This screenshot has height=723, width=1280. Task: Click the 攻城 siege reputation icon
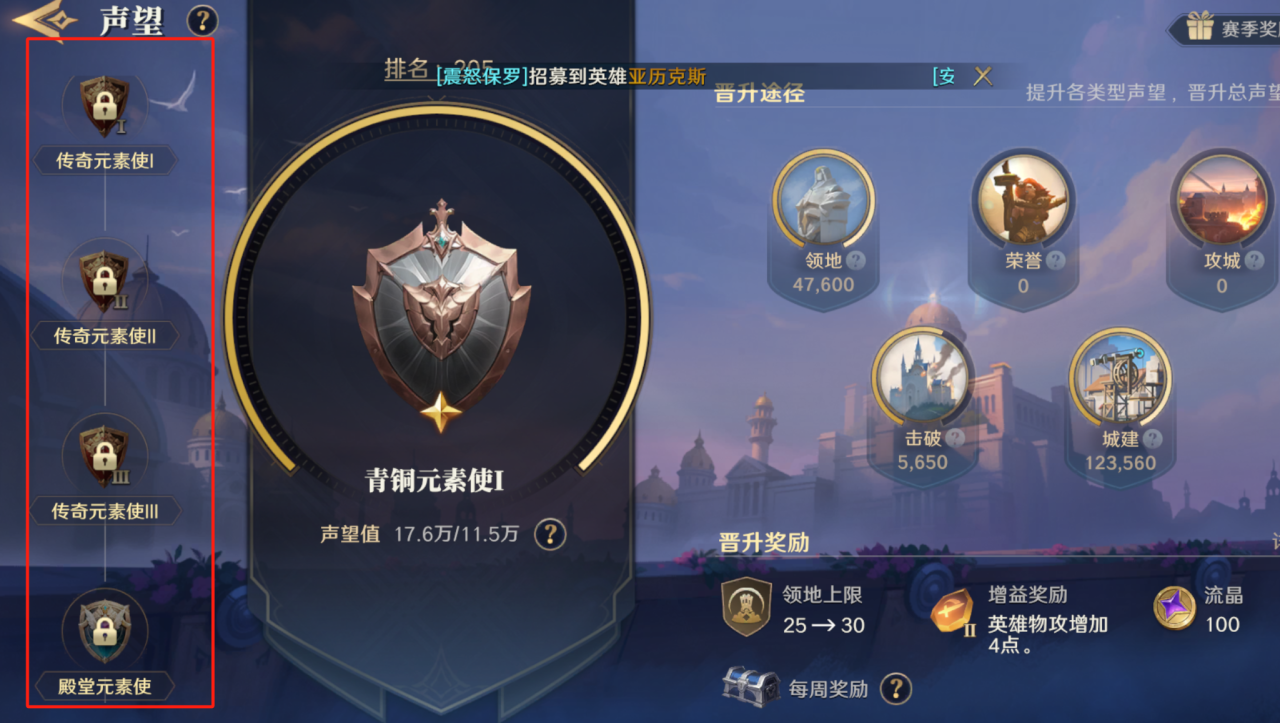pyautogui.click(x=1221, y=200)
